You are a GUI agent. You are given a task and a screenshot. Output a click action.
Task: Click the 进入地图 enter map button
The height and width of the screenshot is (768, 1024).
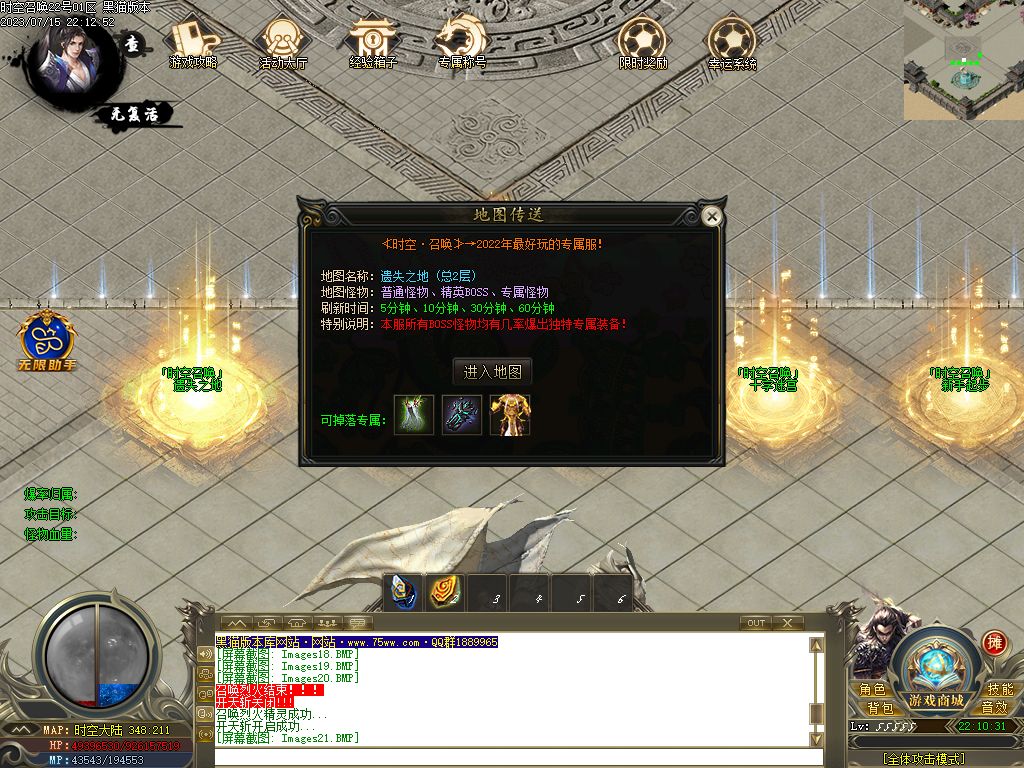click(x=492, y=372)
